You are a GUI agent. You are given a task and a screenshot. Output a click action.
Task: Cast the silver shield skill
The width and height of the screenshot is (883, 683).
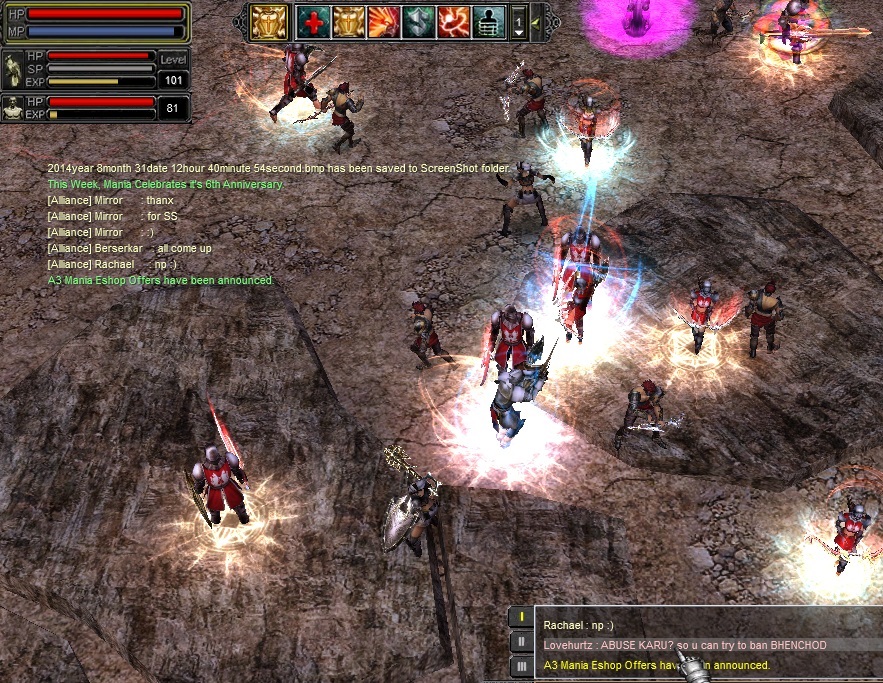click(x=418, y=21)
